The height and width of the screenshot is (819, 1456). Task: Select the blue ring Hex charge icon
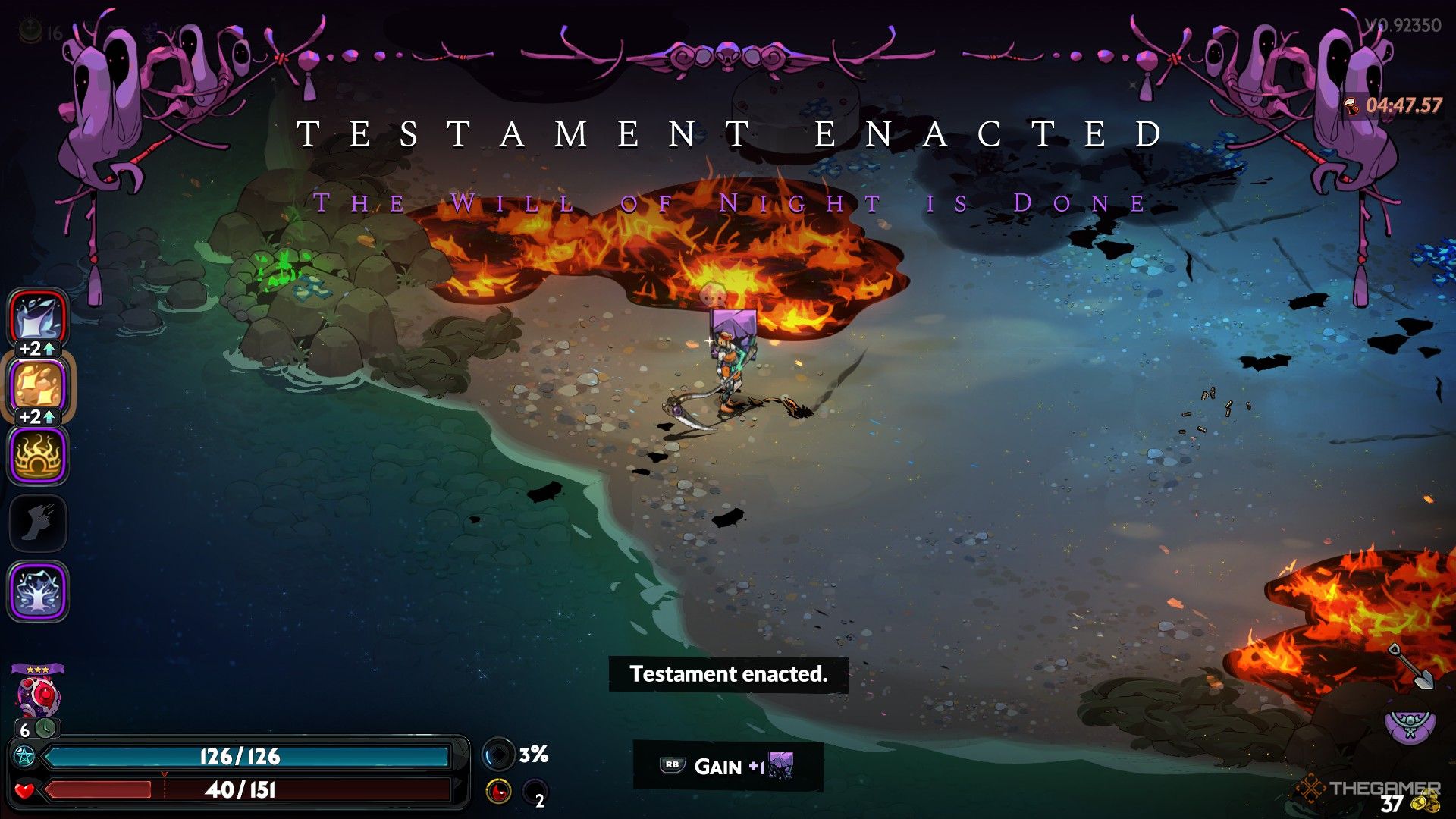[x=498, y=755]
